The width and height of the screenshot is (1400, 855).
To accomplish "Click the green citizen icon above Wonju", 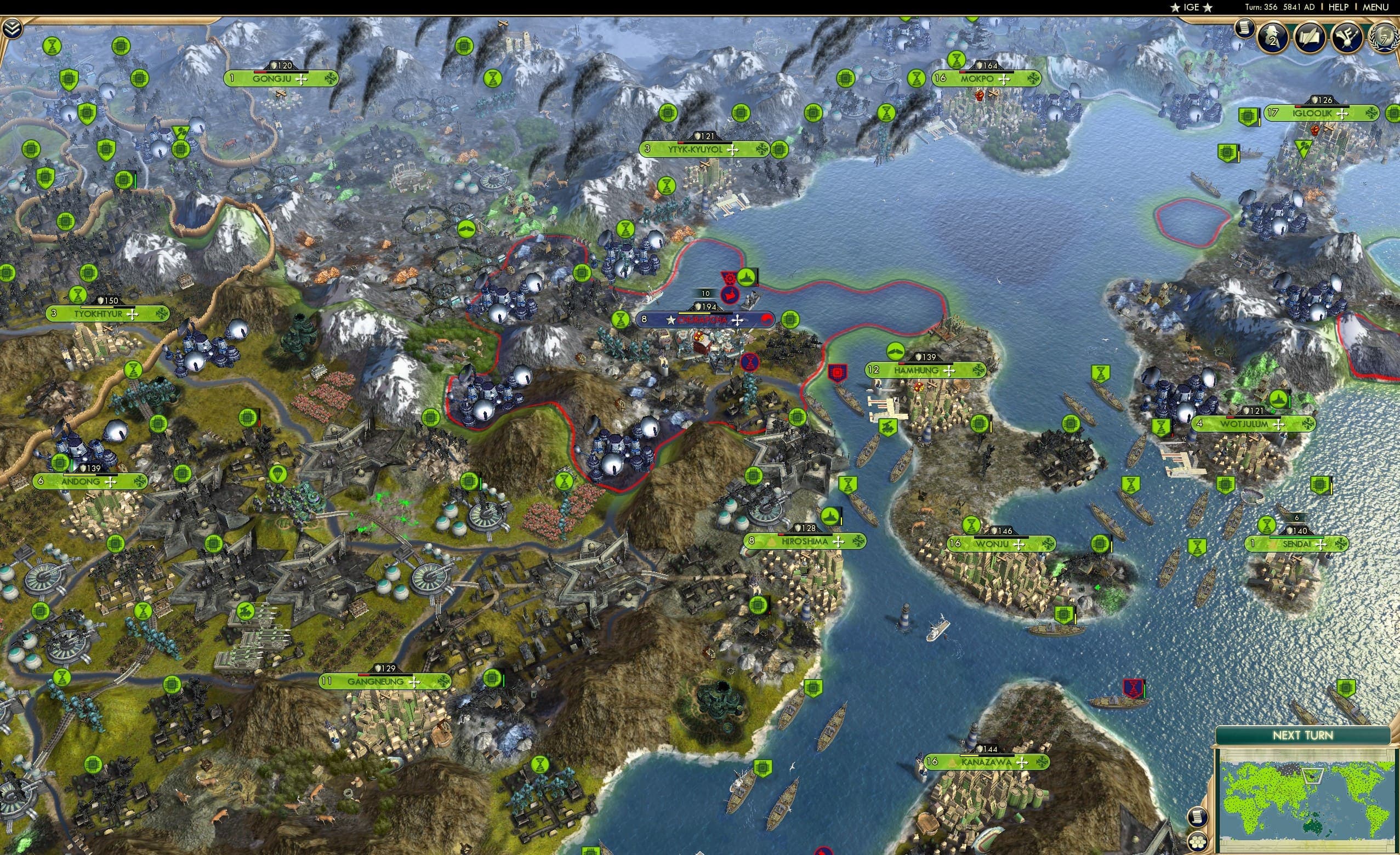I will [970, 526].
